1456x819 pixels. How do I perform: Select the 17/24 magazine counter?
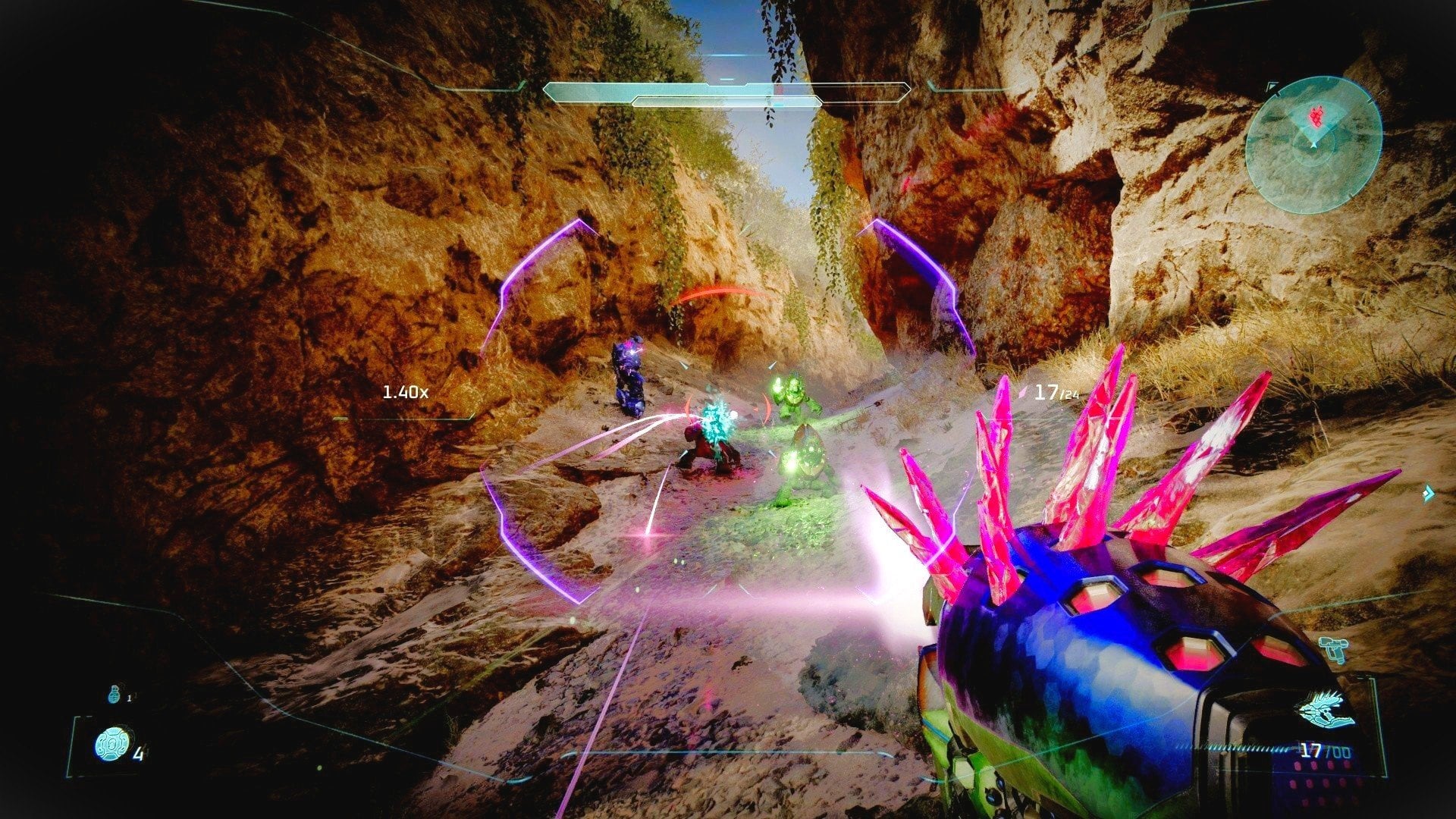pyautogui.click(x=1054, y=392)
